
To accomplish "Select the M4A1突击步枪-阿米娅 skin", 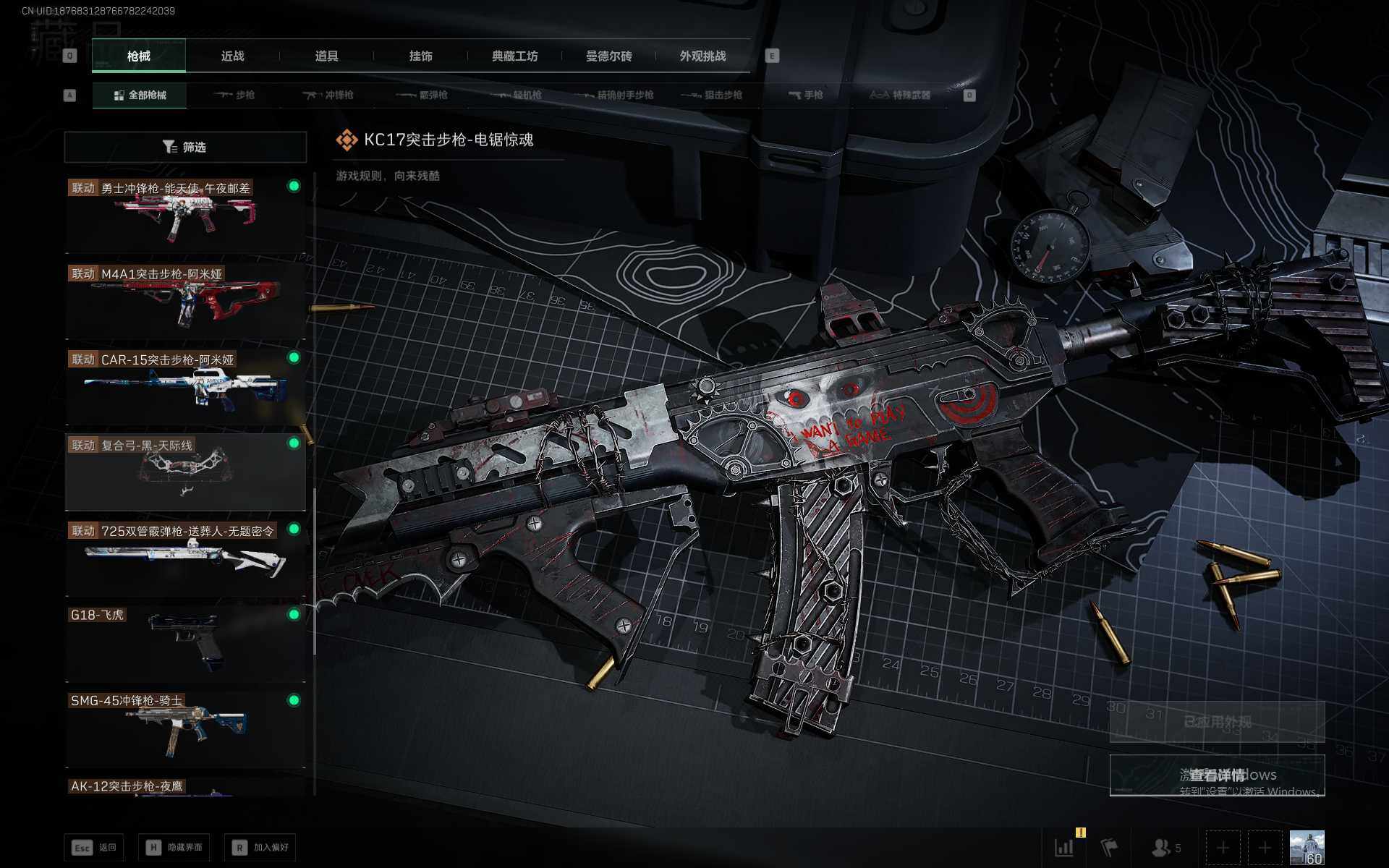I will click(x=185, y=300).
